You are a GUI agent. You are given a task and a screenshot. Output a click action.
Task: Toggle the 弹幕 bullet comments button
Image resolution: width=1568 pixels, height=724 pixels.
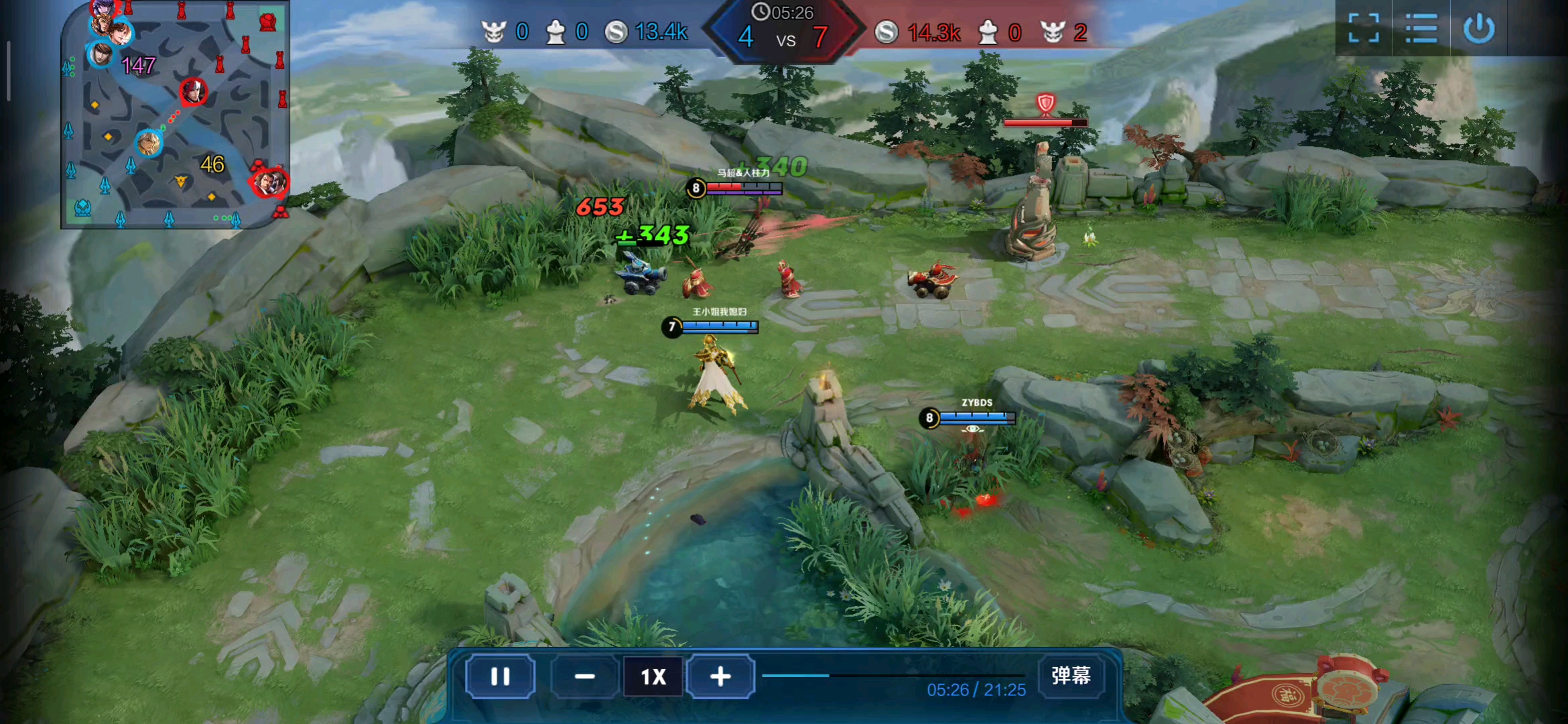[x=1070, y=675]
